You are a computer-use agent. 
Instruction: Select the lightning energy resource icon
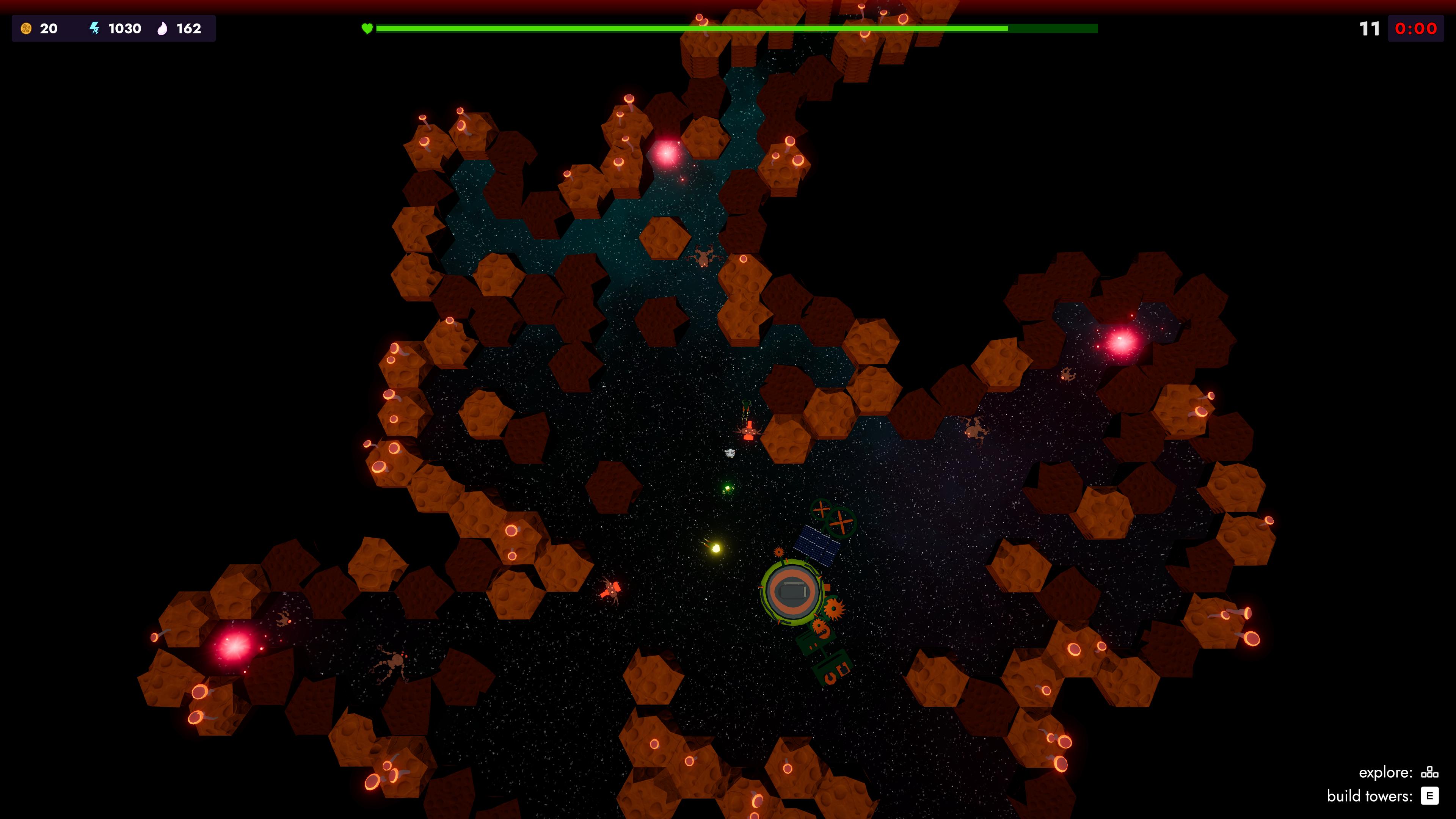coord(94,28)
